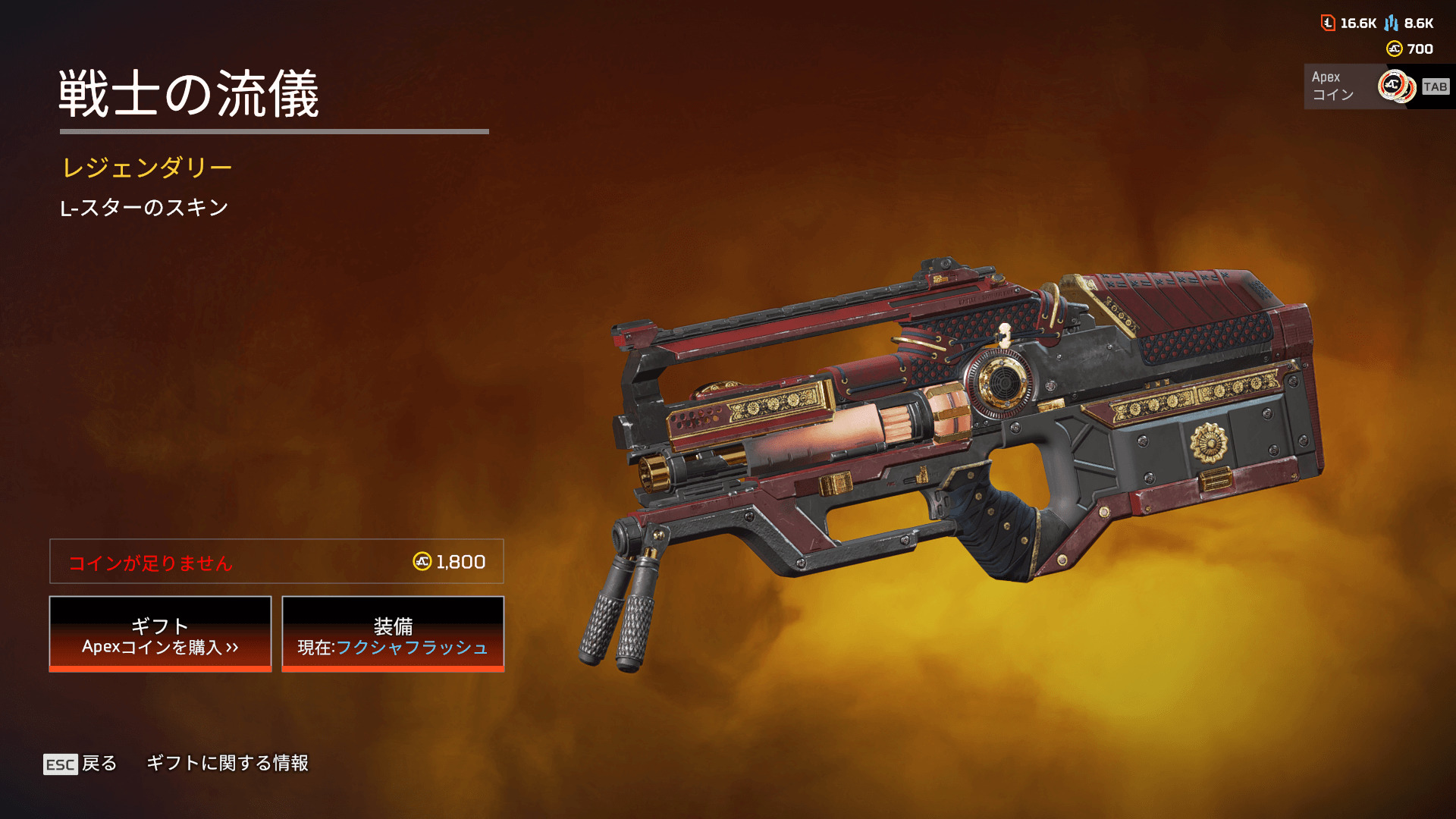Open the gift Apex Coins purchase button
Screen dimensions: 1456x819
[x=160, y=634]
